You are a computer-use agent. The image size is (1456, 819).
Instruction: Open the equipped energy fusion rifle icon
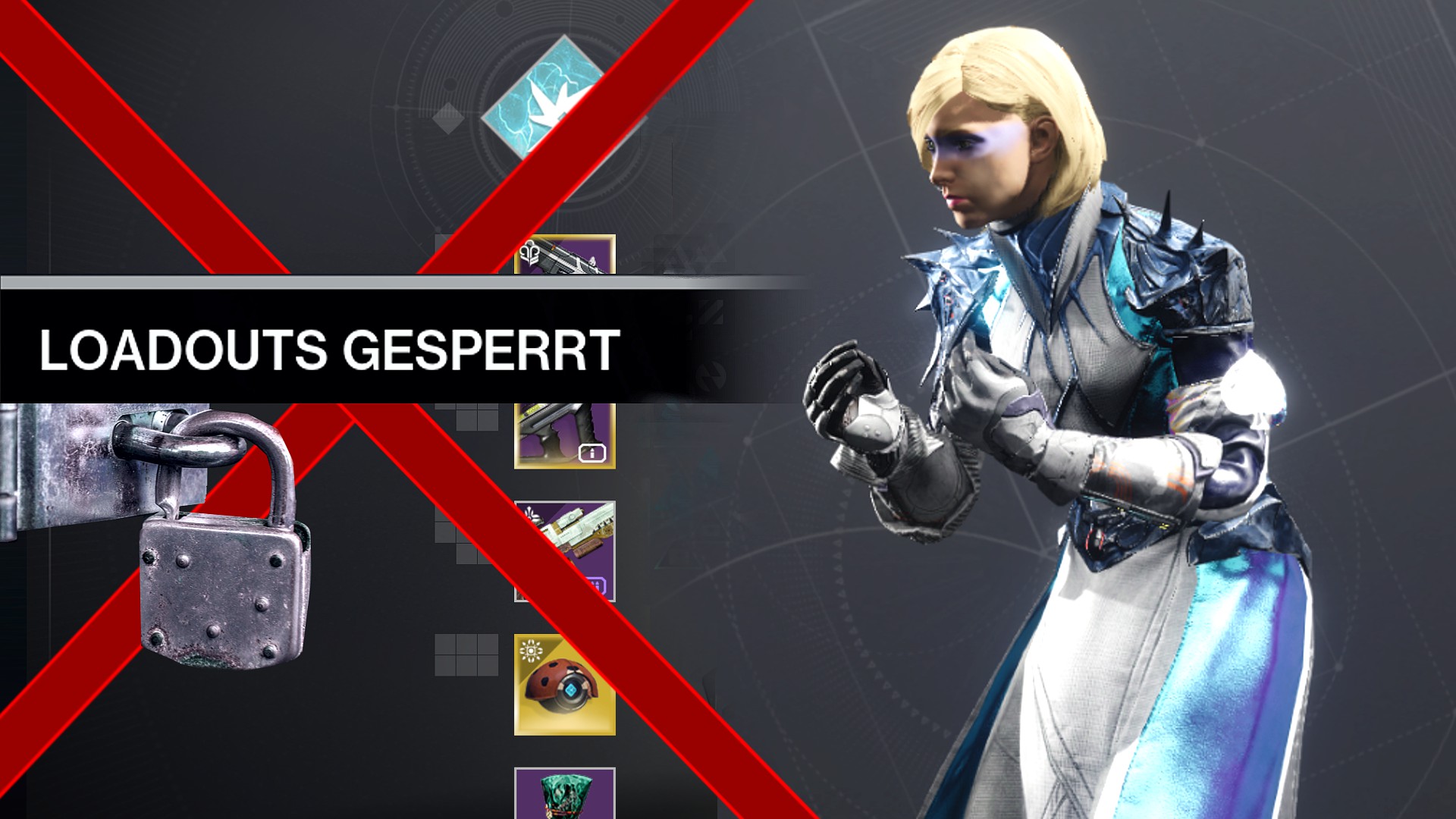[565, 436]
